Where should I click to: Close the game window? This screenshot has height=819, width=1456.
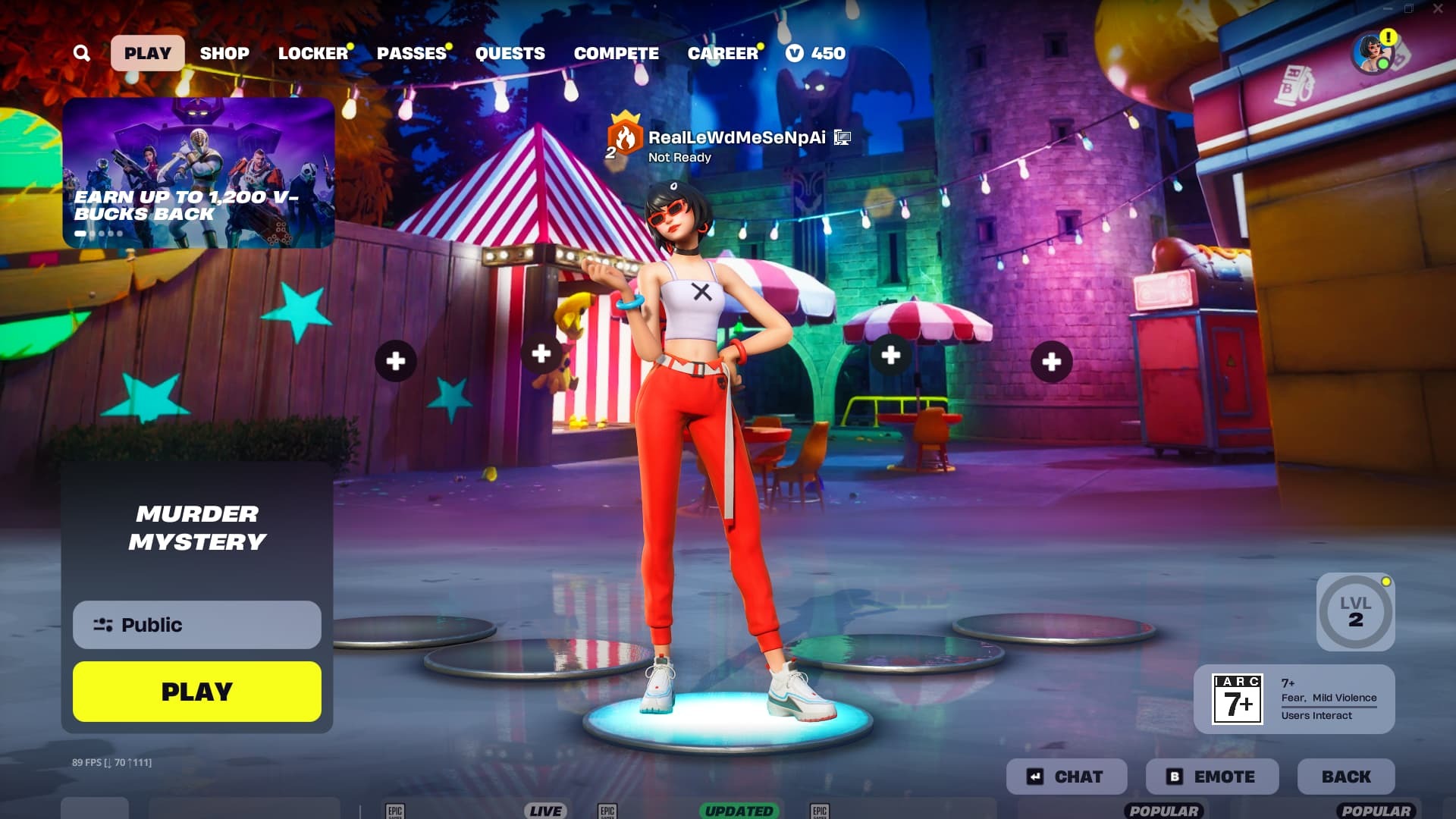[1438, 9]
